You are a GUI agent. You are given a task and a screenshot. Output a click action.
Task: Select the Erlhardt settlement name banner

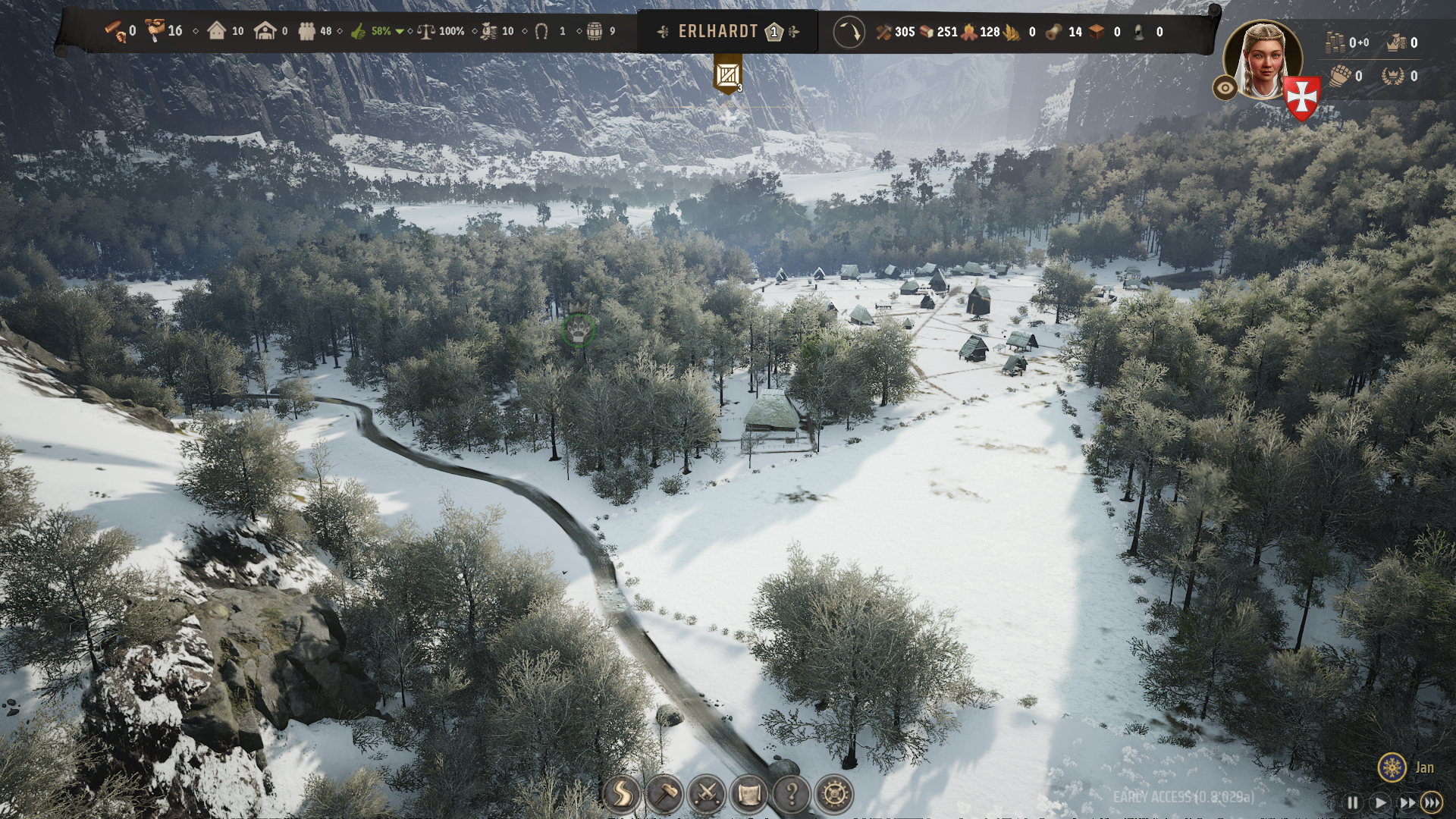[x=718, y=32]
